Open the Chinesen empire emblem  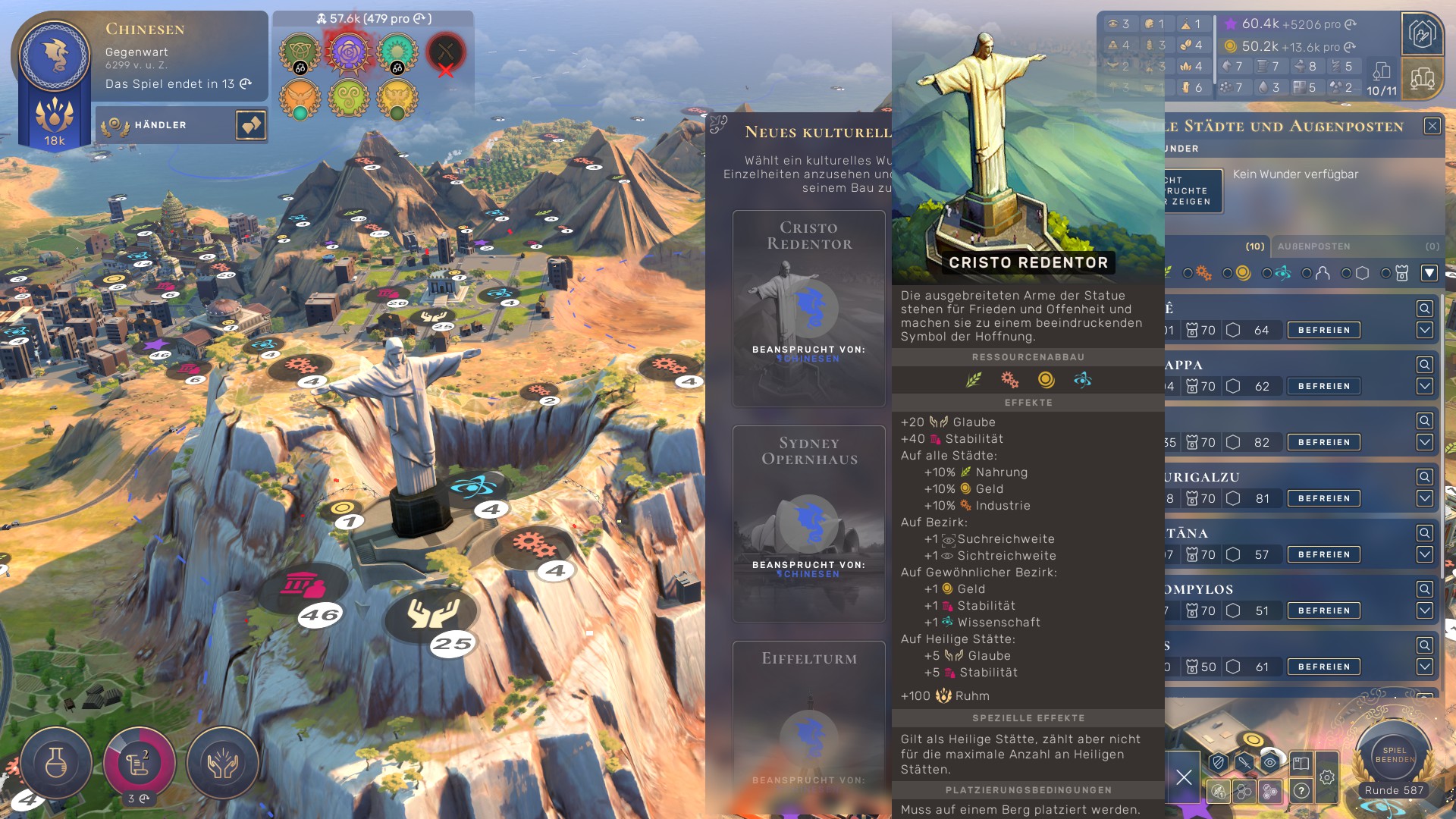point(55,57)
